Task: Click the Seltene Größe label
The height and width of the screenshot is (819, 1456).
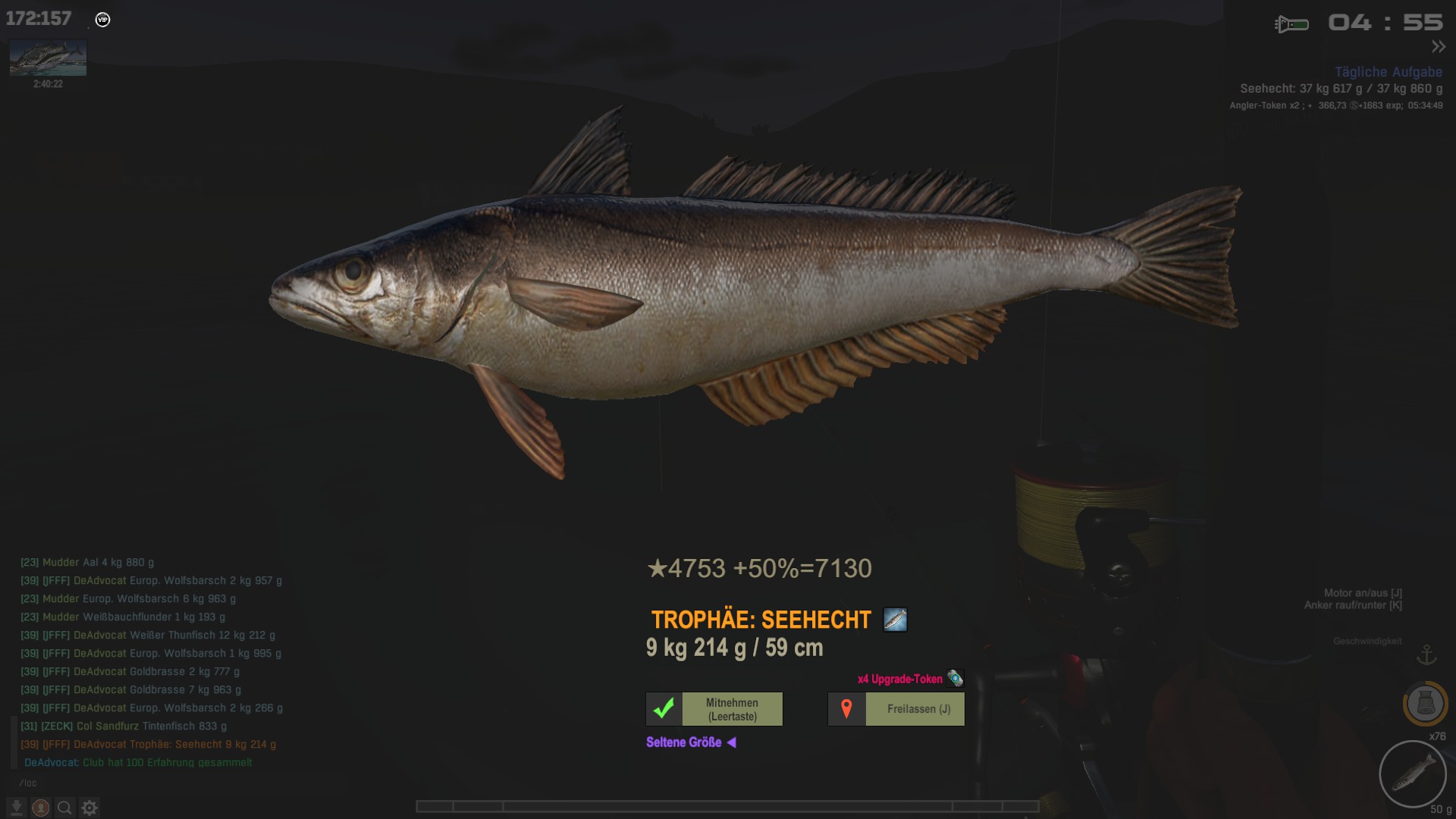Action: pos(684,742)
